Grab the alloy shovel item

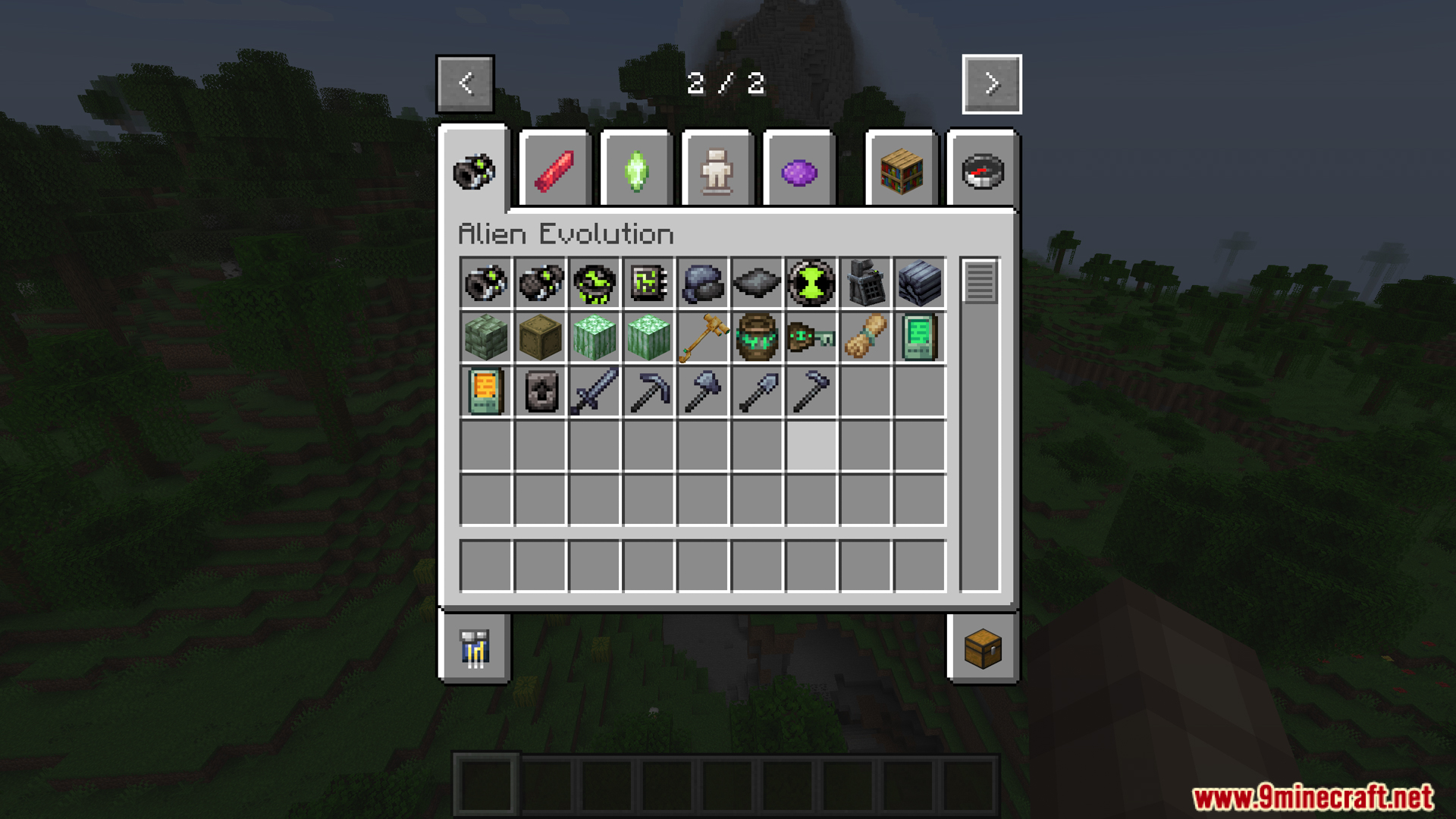click(x=758, y=391)
